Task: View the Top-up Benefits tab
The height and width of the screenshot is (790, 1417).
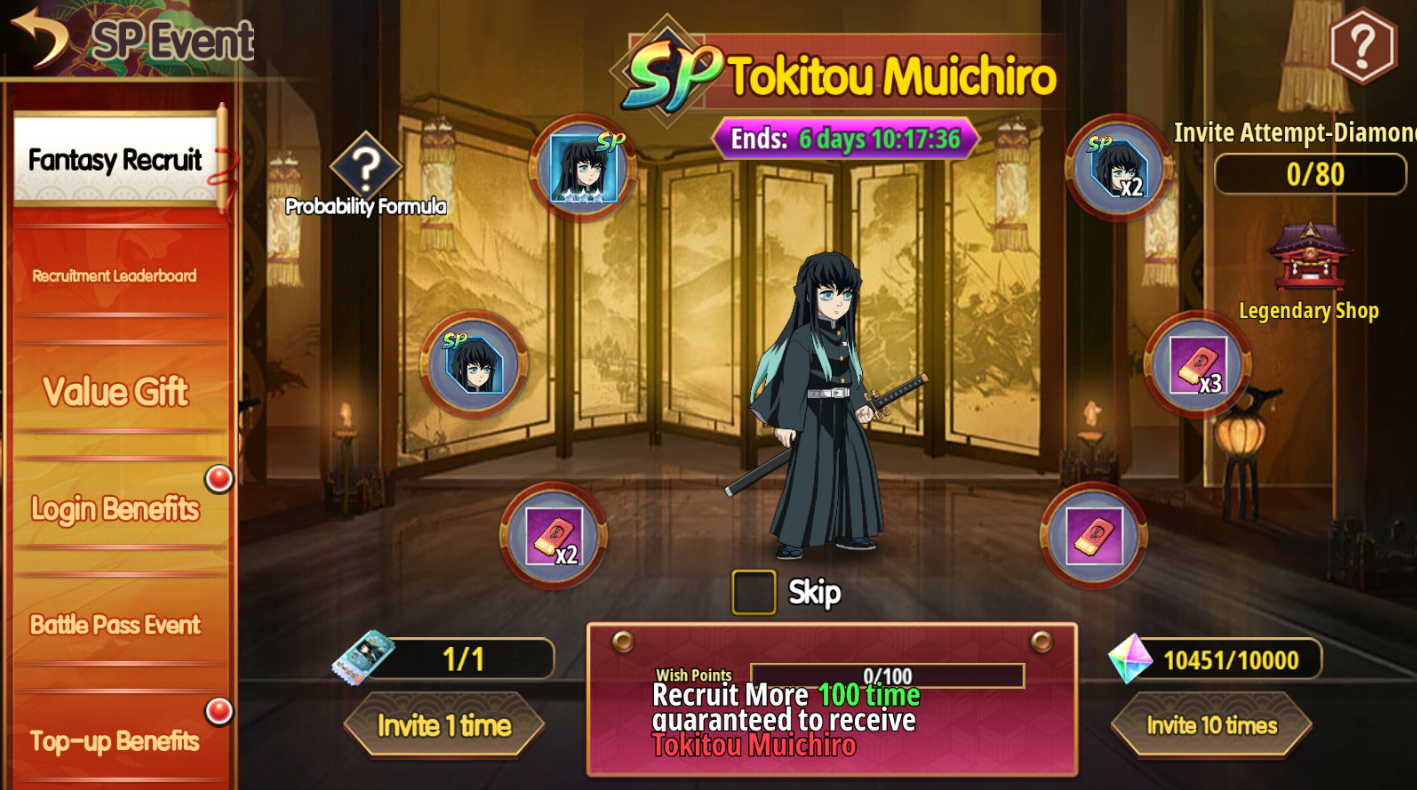Action: coord(116,741)
